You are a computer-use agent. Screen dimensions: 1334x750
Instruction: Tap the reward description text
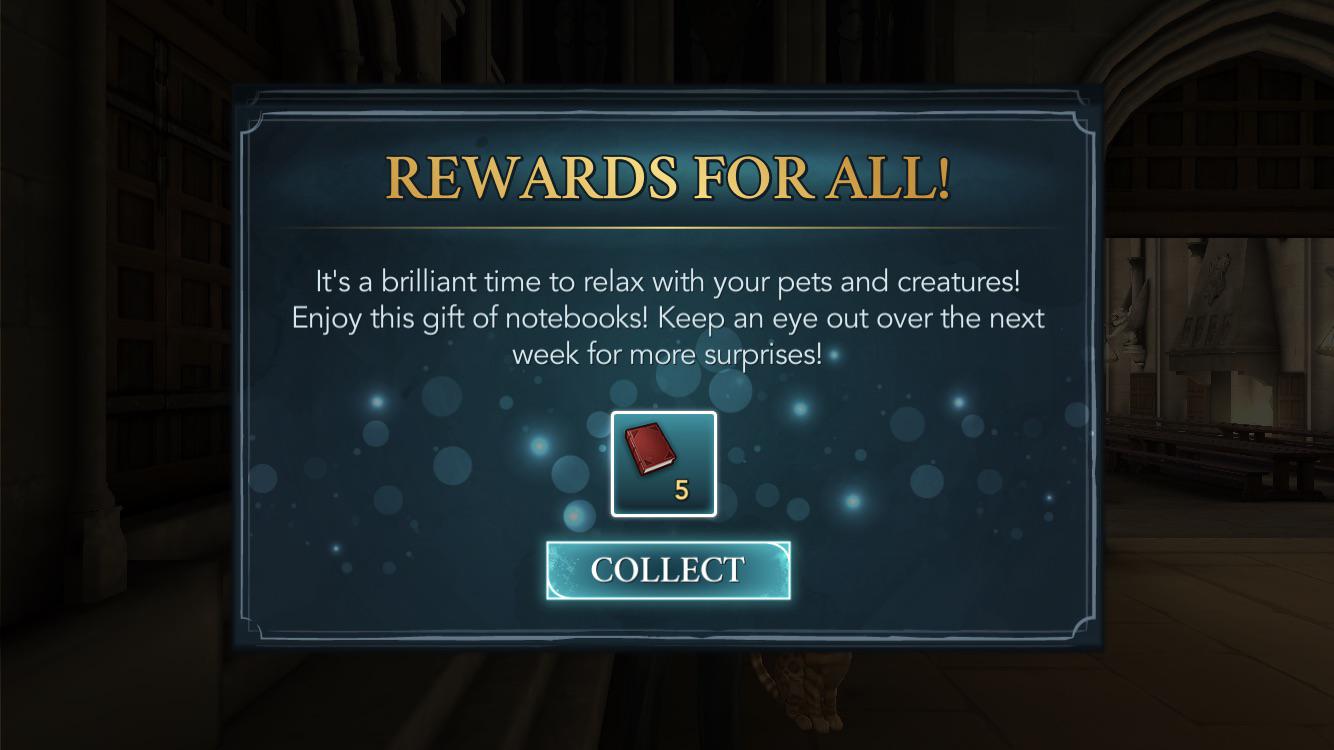click(x=666, y=317)
